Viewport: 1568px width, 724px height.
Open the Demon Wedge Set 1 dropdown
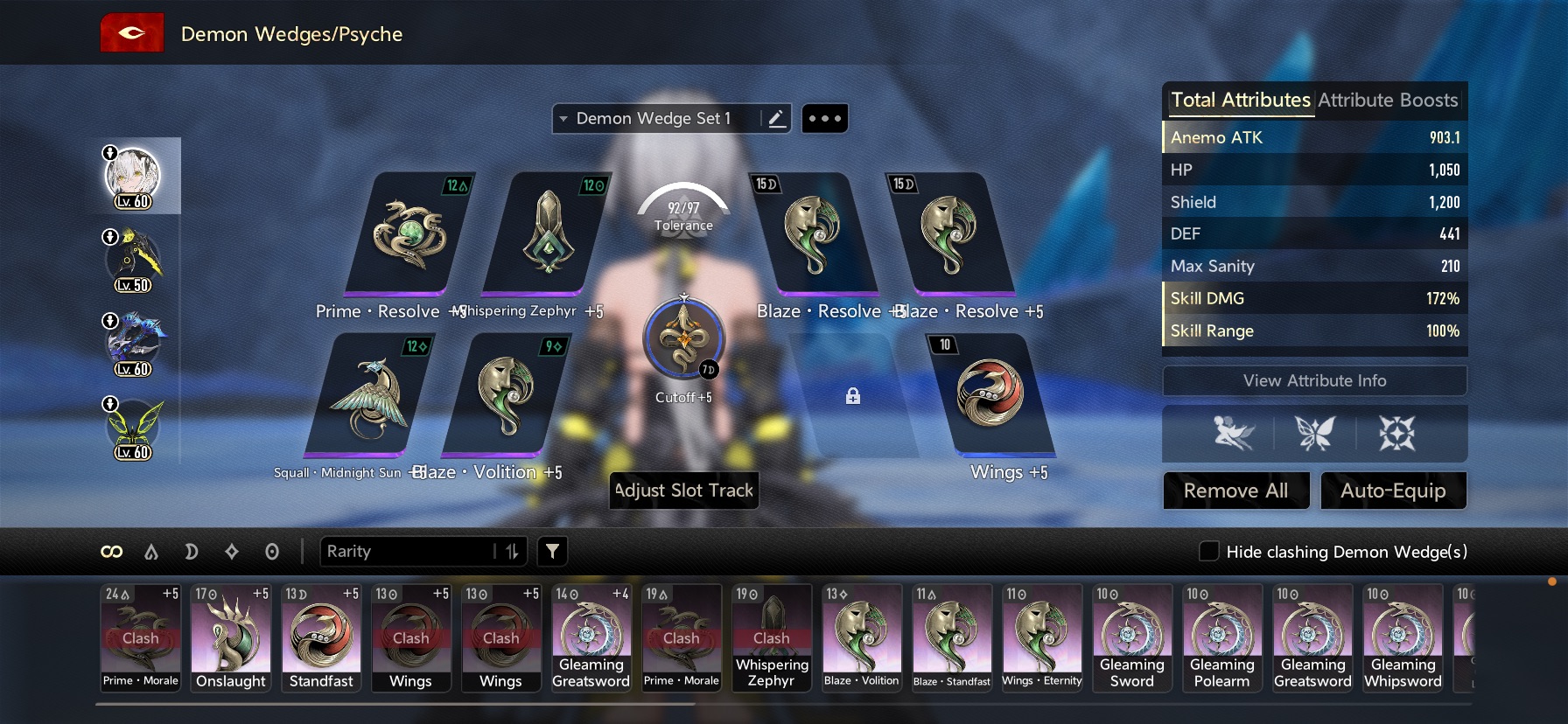658,119
